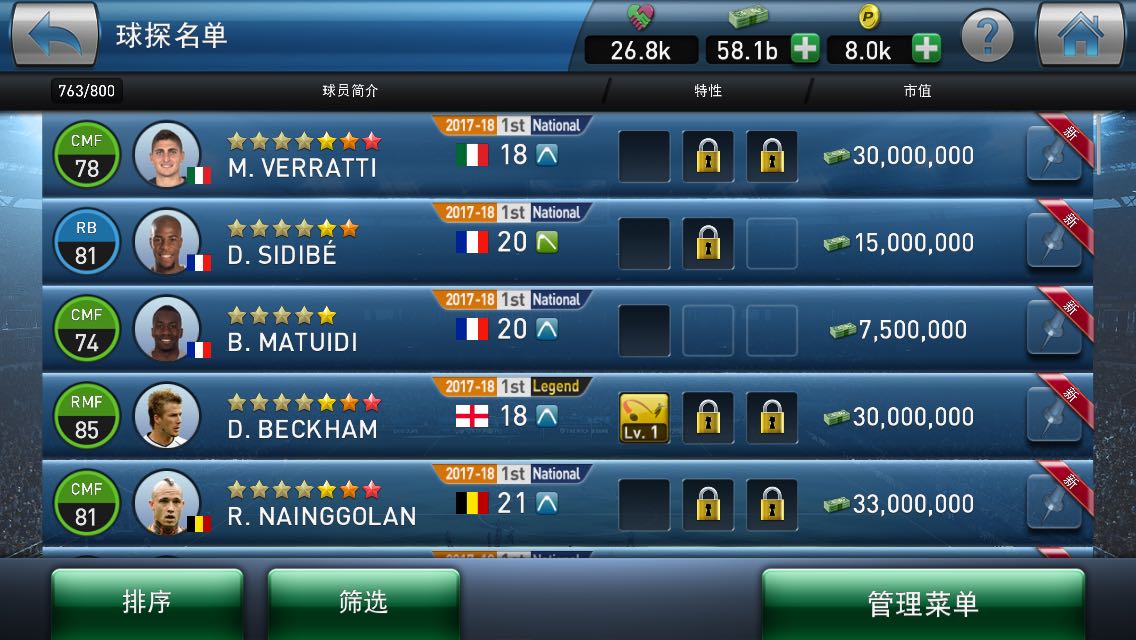Open the 管理菜单 management menu
Image resolution: width=1136 pixels, height=640 pixels.
click(x=922, y=603)
